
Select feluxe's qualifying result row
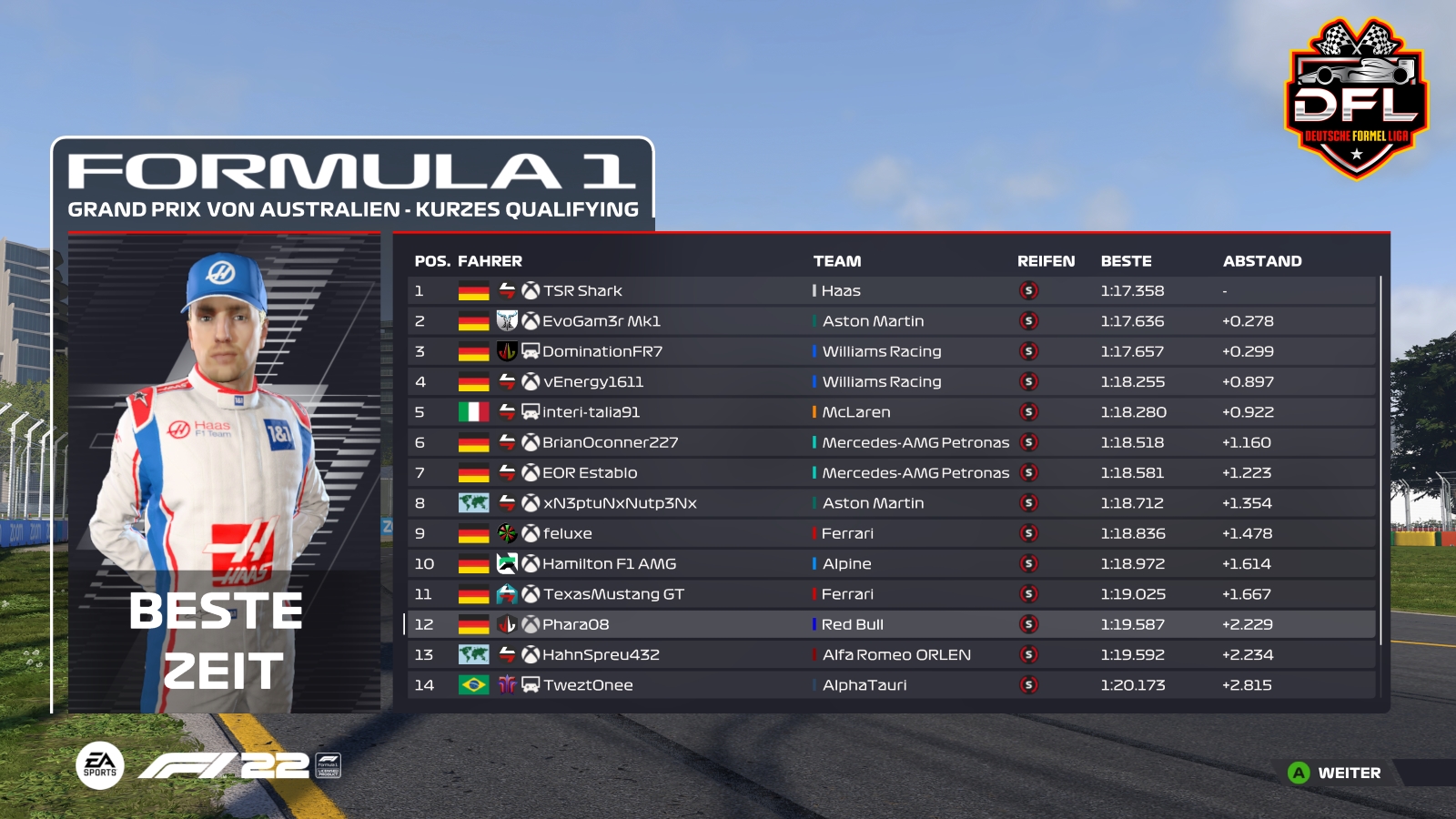click(x=567, y=533)
